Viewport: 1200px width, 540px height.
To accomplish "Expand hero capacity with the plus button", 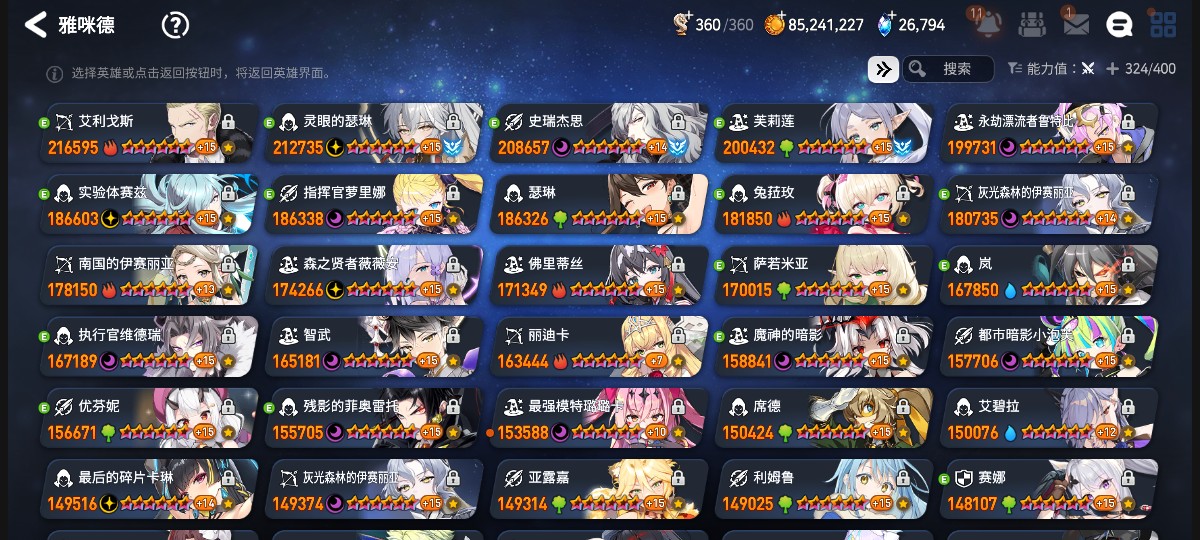I will [x=1112, y=69].
